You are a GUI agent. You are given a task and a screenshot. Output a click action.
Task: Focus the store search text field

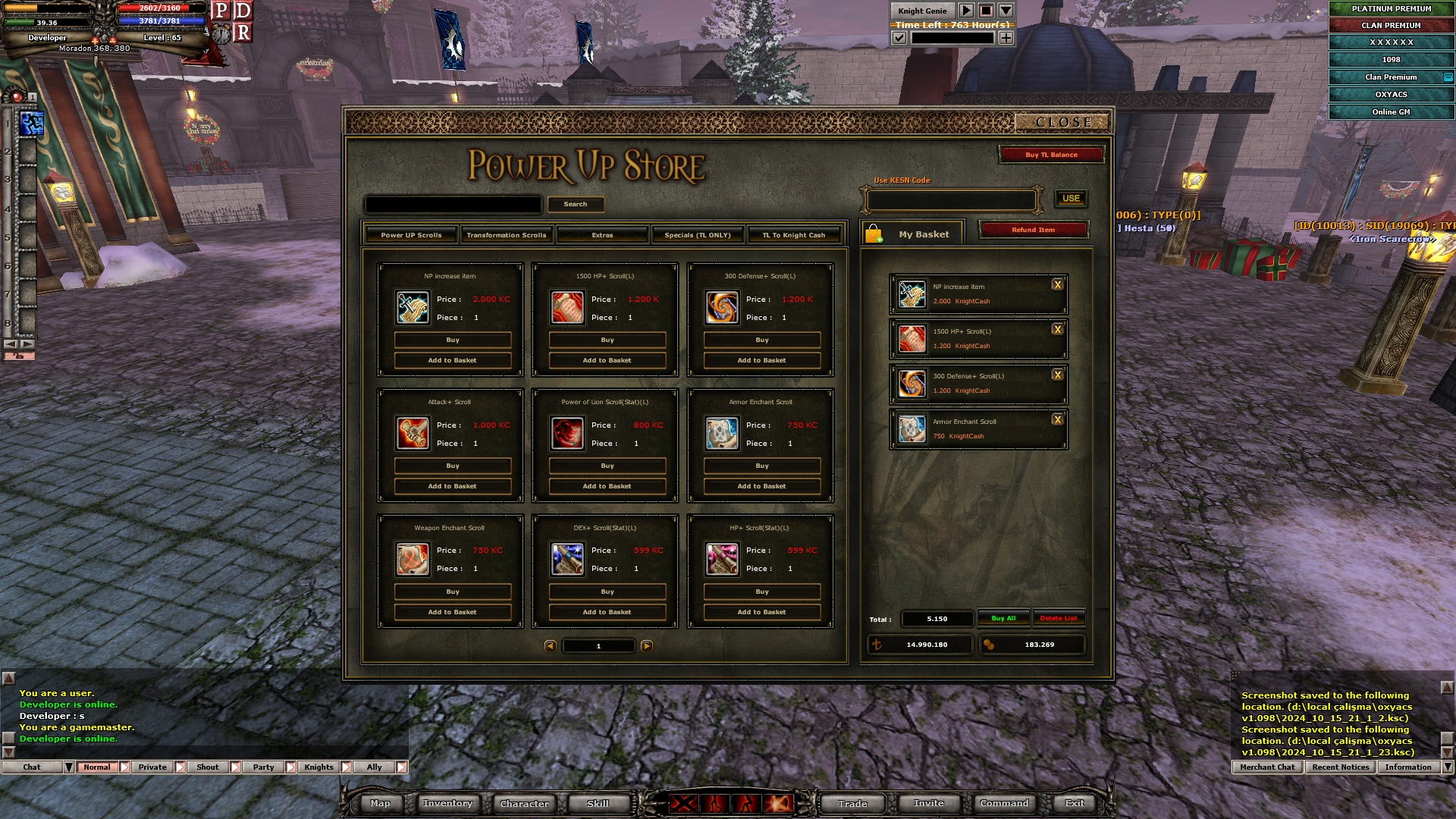453,205
